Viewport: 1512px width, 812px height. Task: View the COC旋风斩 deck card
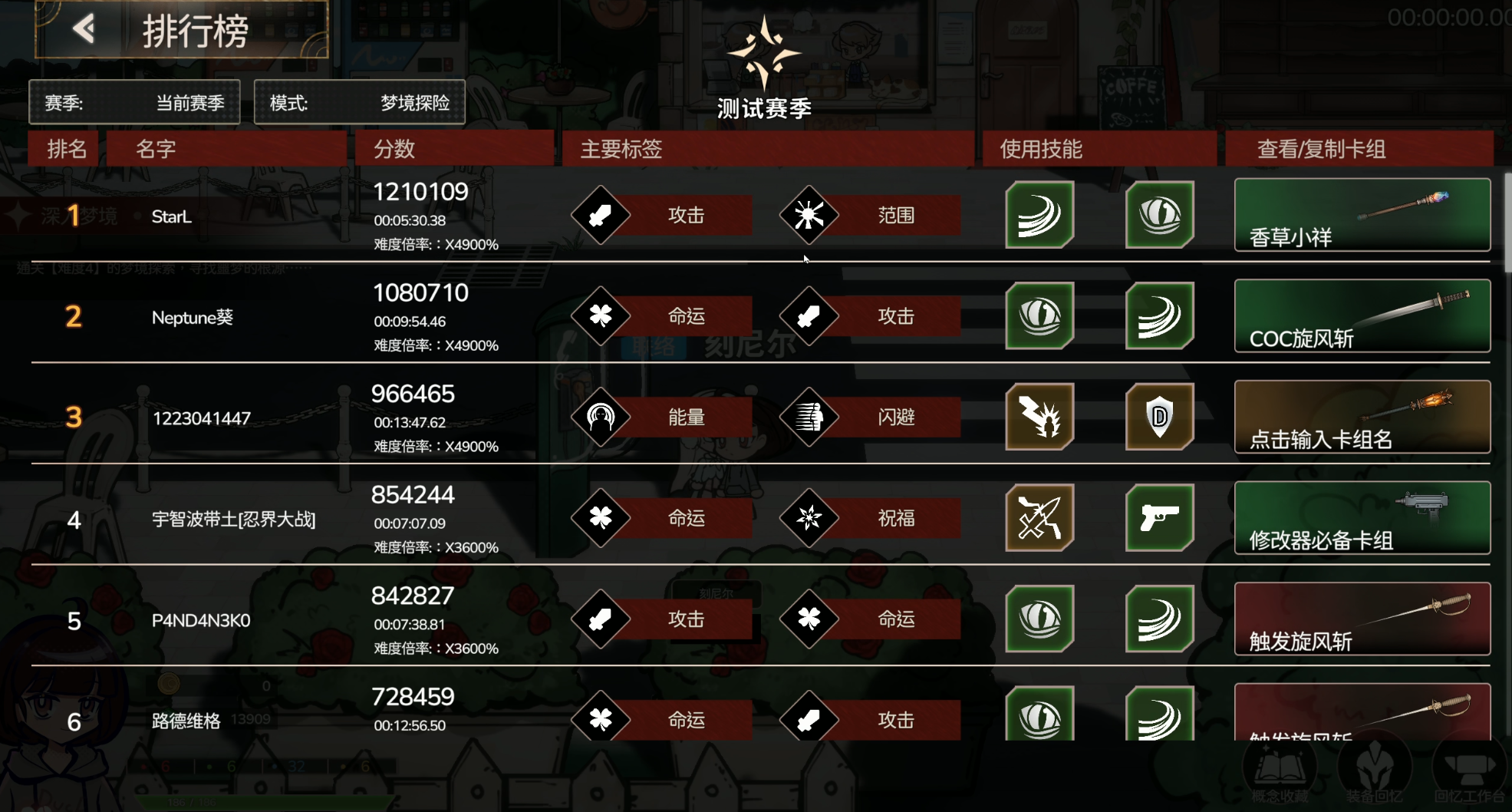pos(1362,316)
